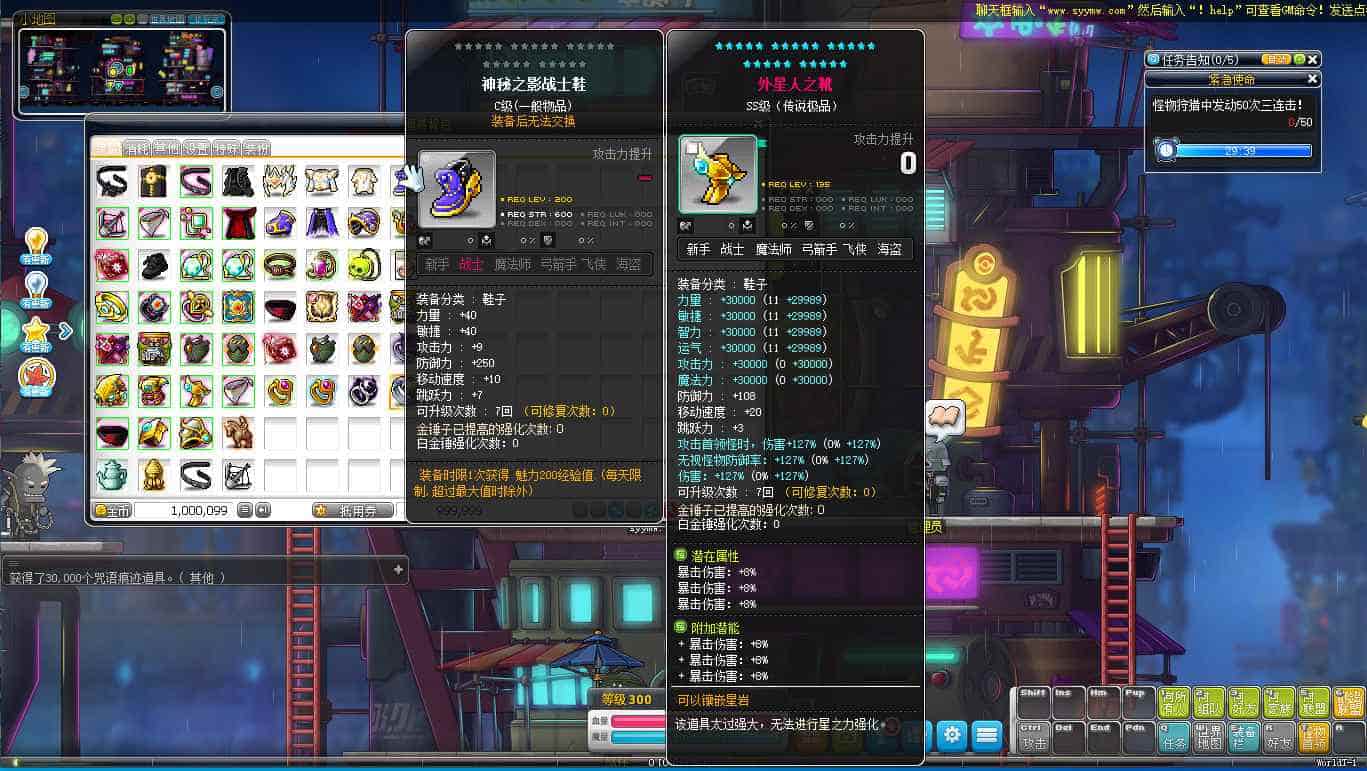Screen dimensions: 1367x771
Task: Open the 好友 friends list quick slot icon
Action: click(x=1280, y=738)
